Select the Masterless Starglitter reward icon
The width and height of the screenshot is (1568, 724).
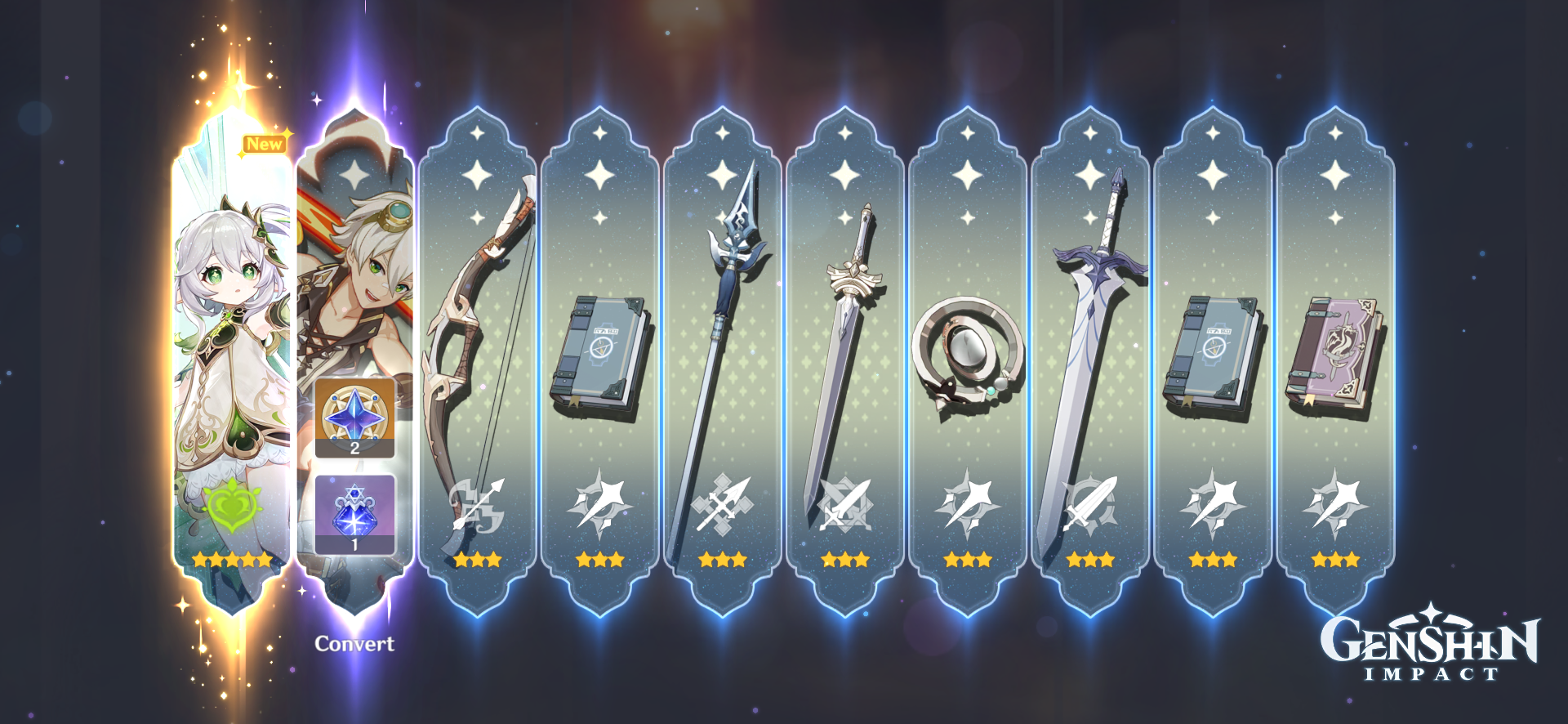click(x=354, y=417)
